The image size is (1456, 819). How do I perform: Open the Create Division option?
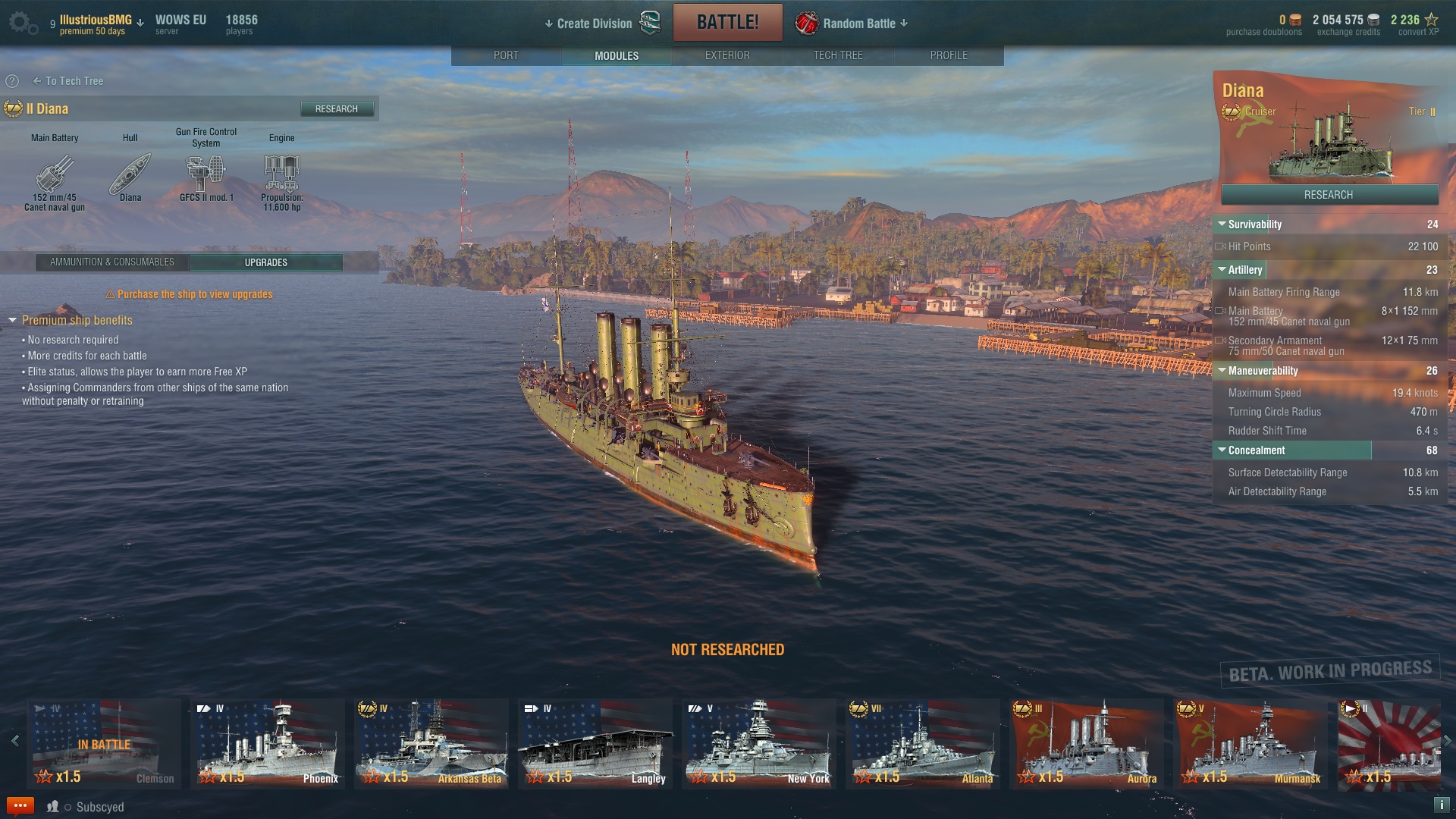click(x=595, y=24)
